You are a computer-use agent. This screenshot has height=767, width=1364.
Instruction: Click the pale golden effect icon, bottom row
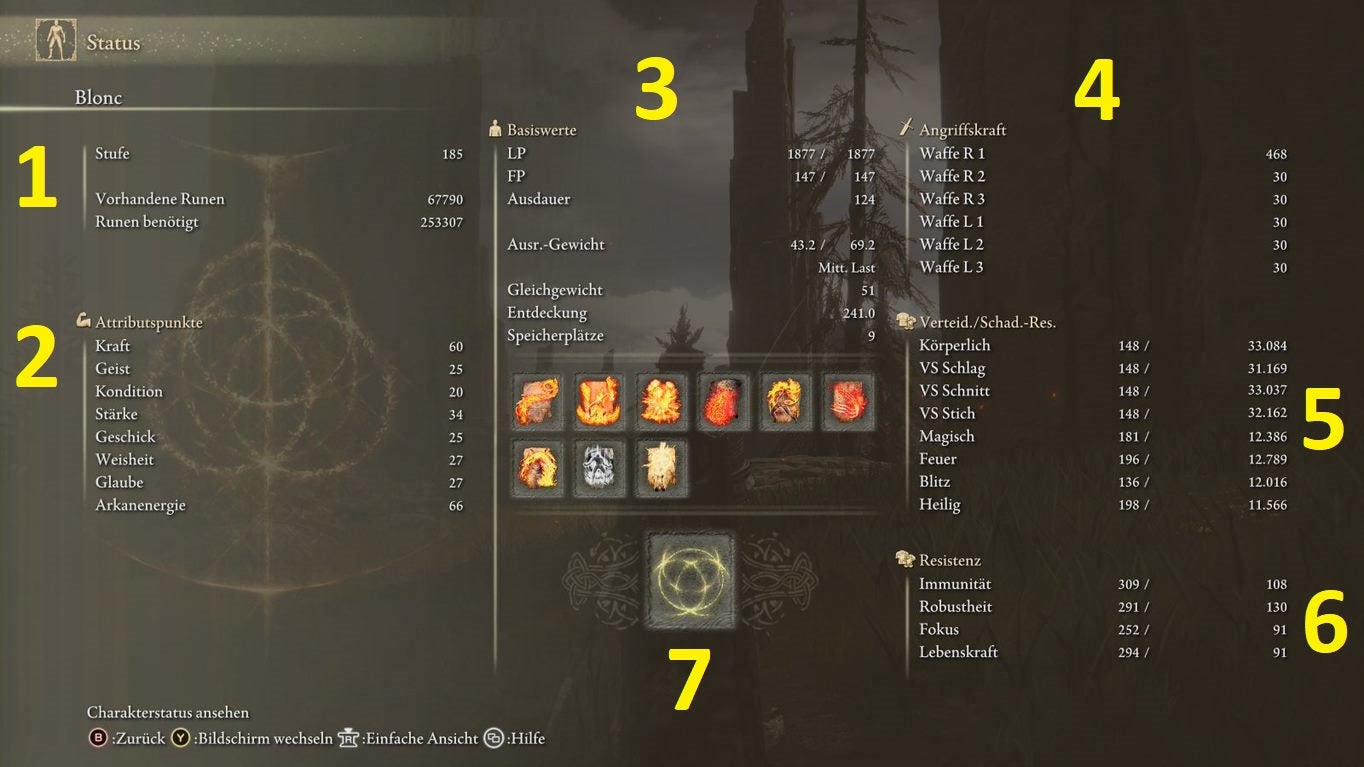pyautogui.click(x=661, y=466)
